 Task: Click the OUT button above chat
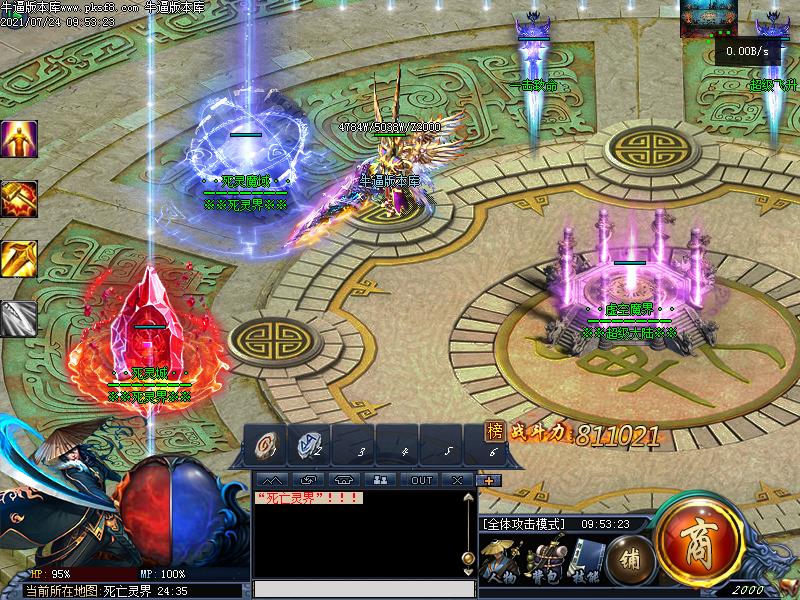422,480
